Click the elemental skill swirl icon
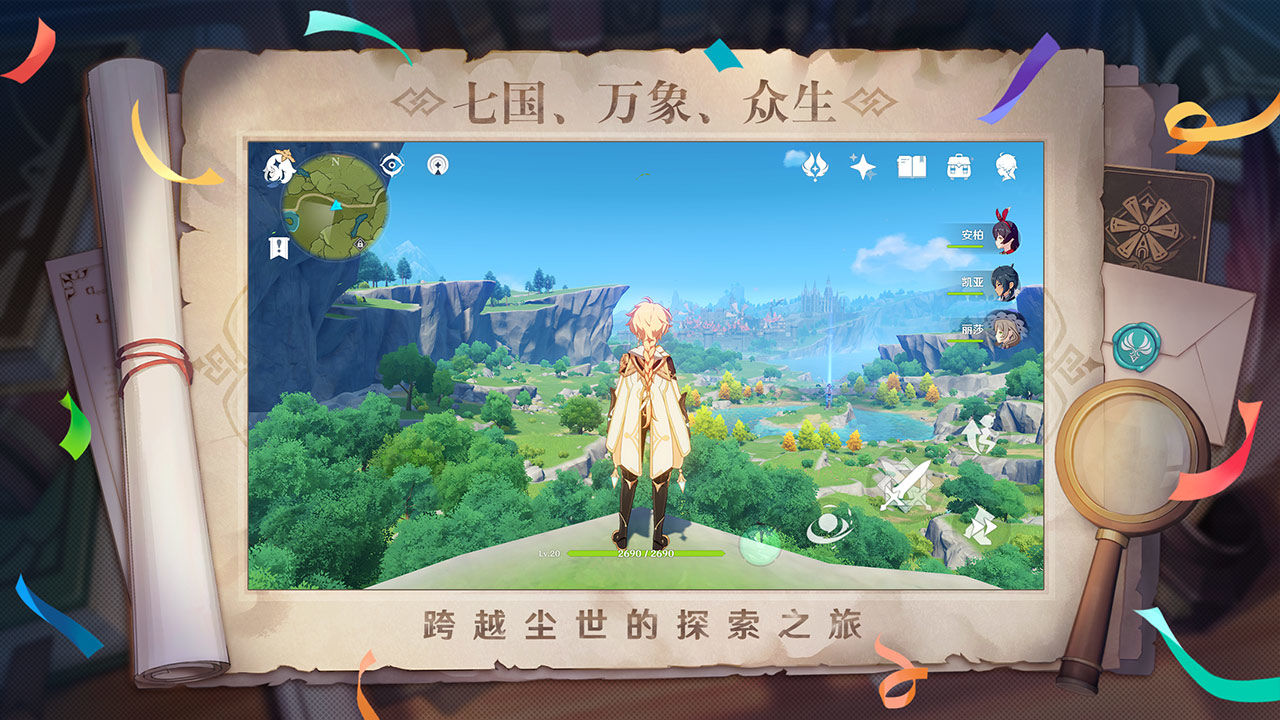 point(830,525)
